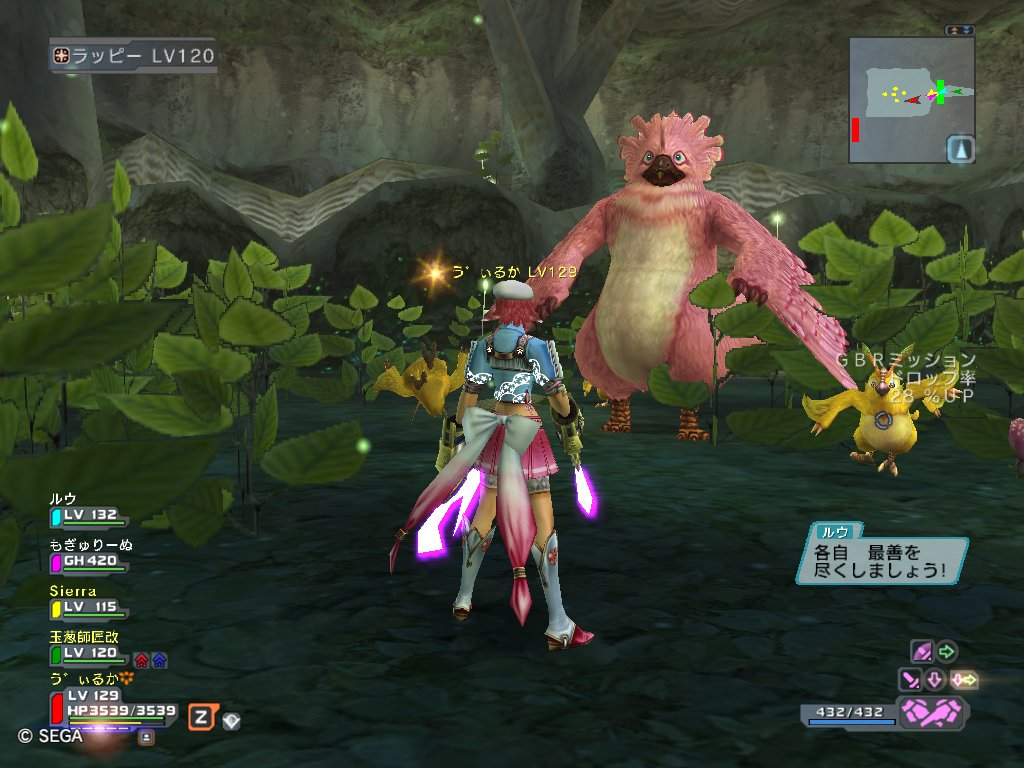This screenshot has width=1024, height=768.
Task: Click the green right-arrow palette icon
Action: tap(946, 652)
